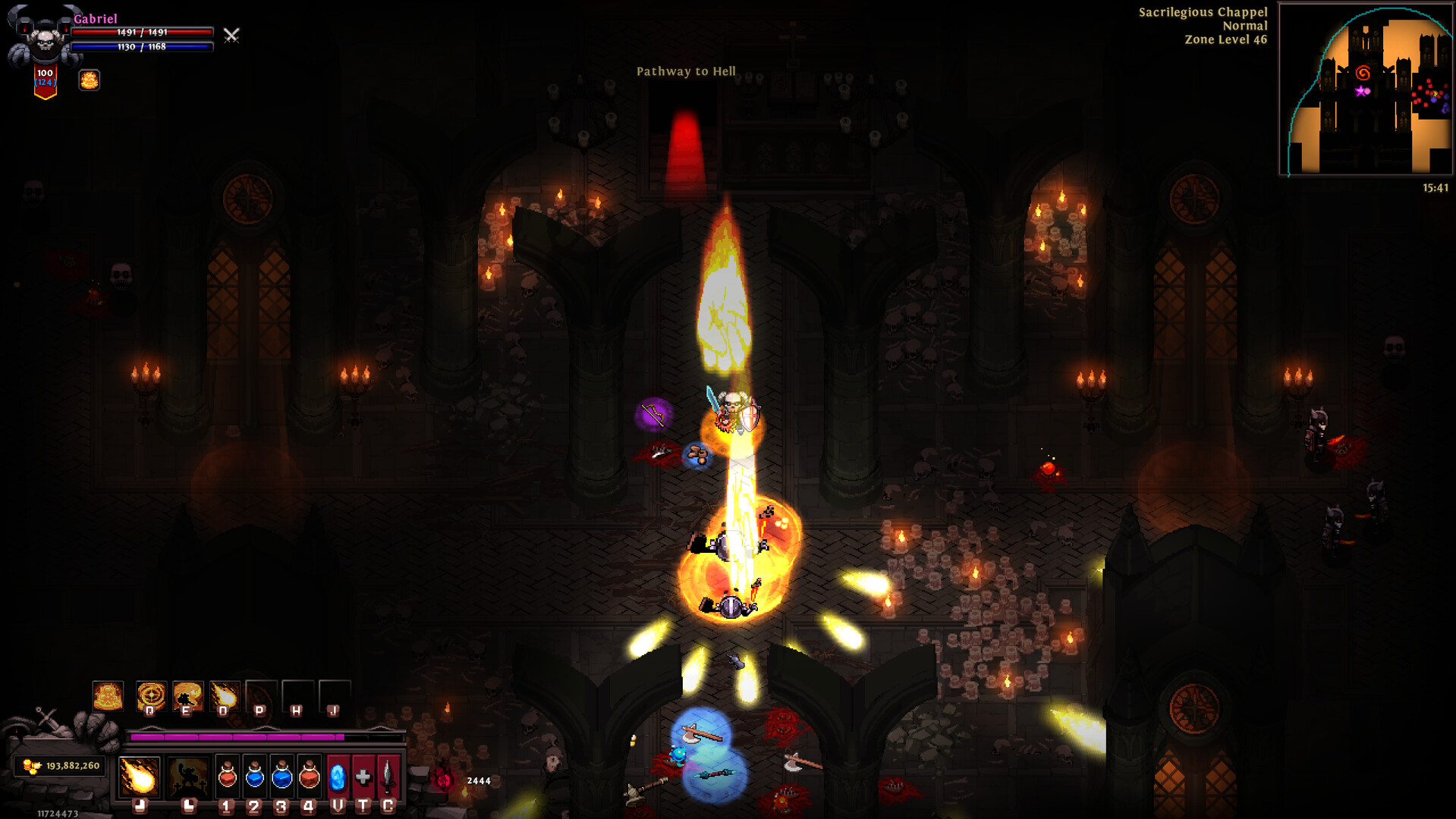Viewport: 1456px width, 819px height.
Task: Click the gold counter showing 193,882,260
Action: (x=61, y=766)
